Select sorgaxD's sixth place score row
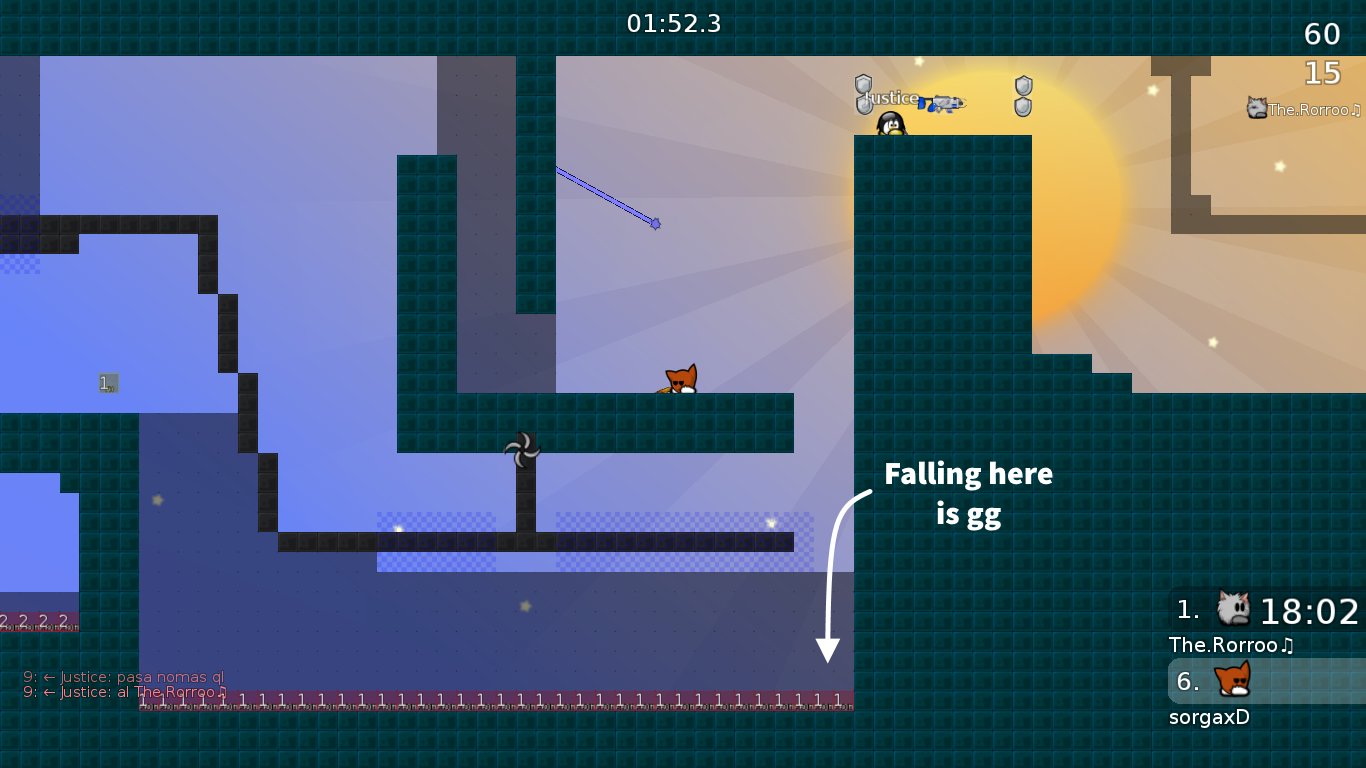The image size is (1366, 768). 1266,682
